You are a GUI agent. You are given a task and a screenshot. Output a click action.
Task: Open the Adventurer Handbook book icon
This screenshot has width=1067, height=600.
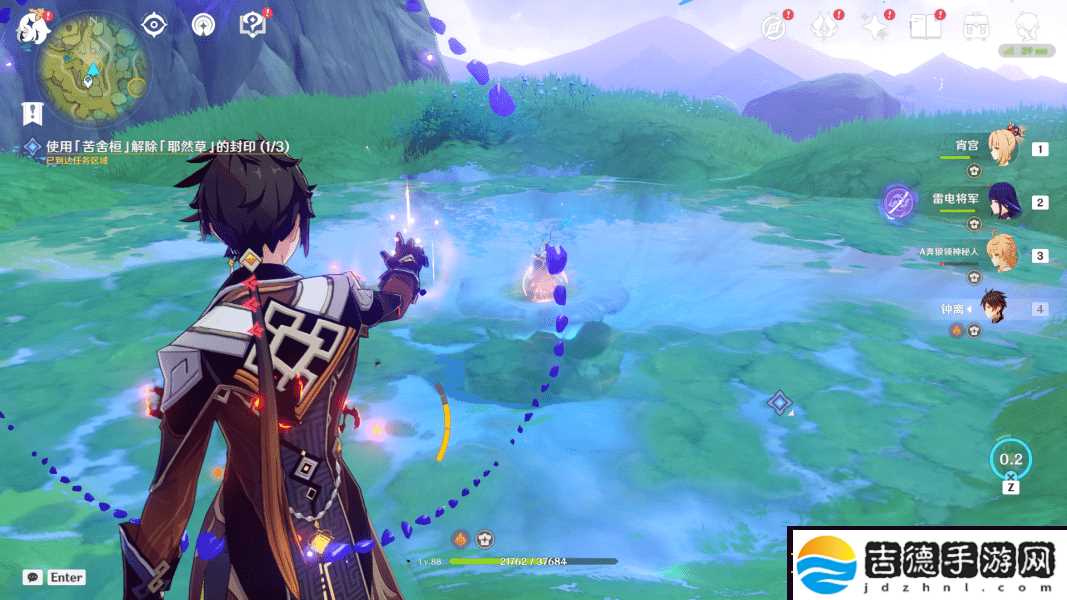(926, 27)
